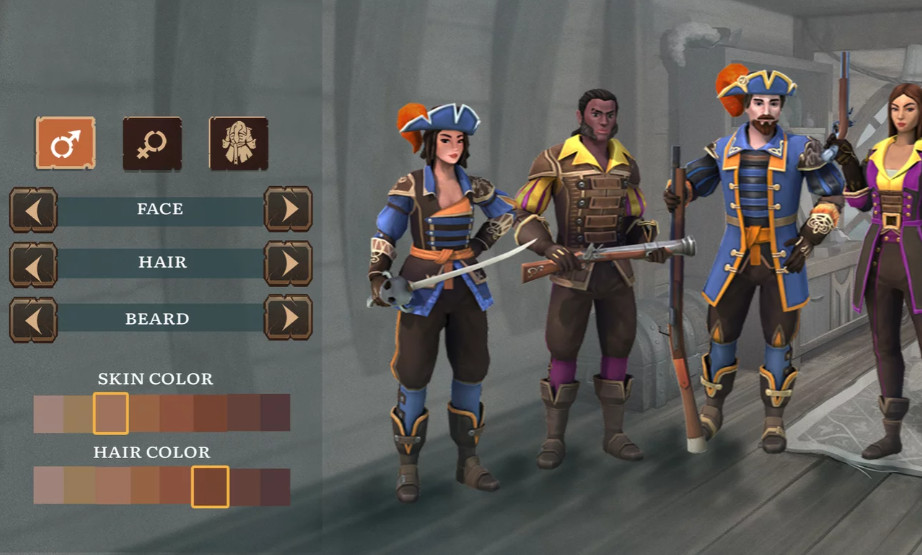Select the male gender button
Viewport: 922px width, 555px height.
tap(65, 143)
